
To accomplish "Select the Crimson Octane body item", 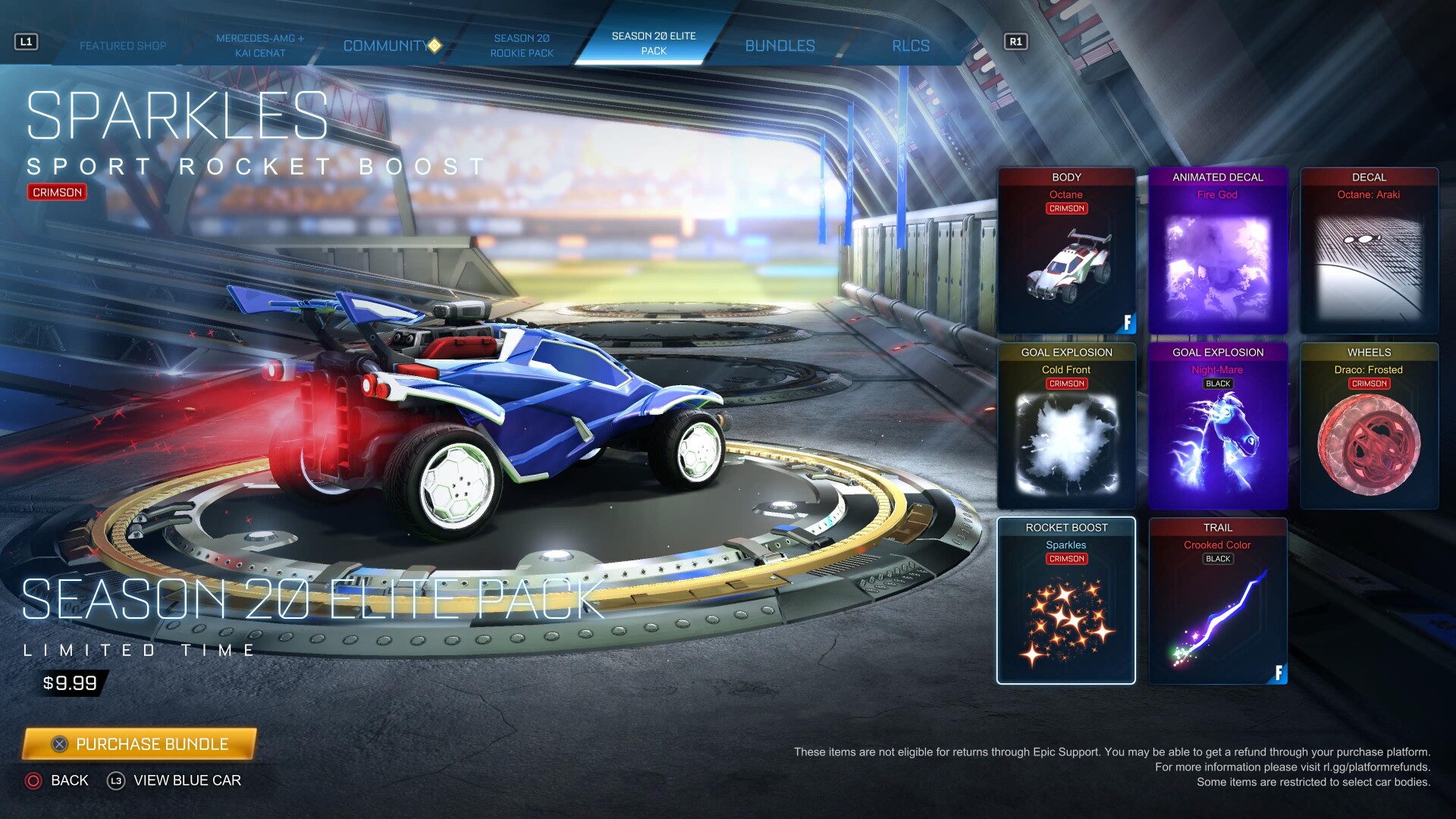I will pyautogui.click(x=1066, y=251).
